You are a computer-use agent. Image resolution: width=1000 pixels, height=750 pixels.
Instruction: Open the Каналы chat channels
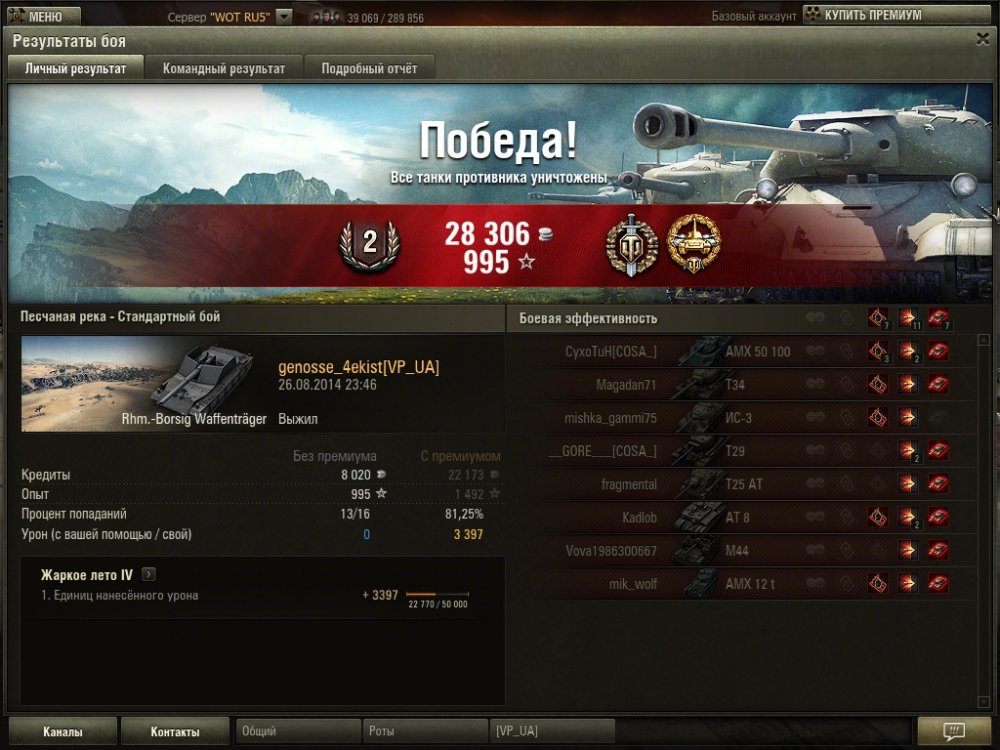point(63,732)
